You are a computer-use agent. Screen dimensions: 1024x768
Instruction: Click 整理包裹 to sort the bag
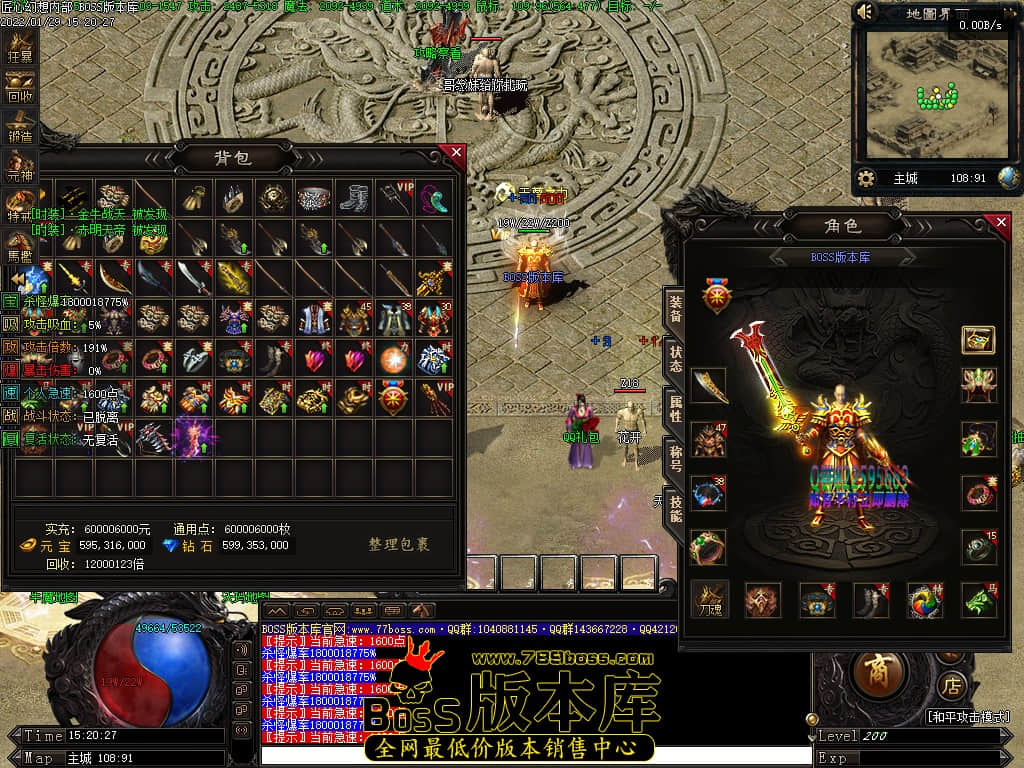pyautogui.click(x=399, y=545)
